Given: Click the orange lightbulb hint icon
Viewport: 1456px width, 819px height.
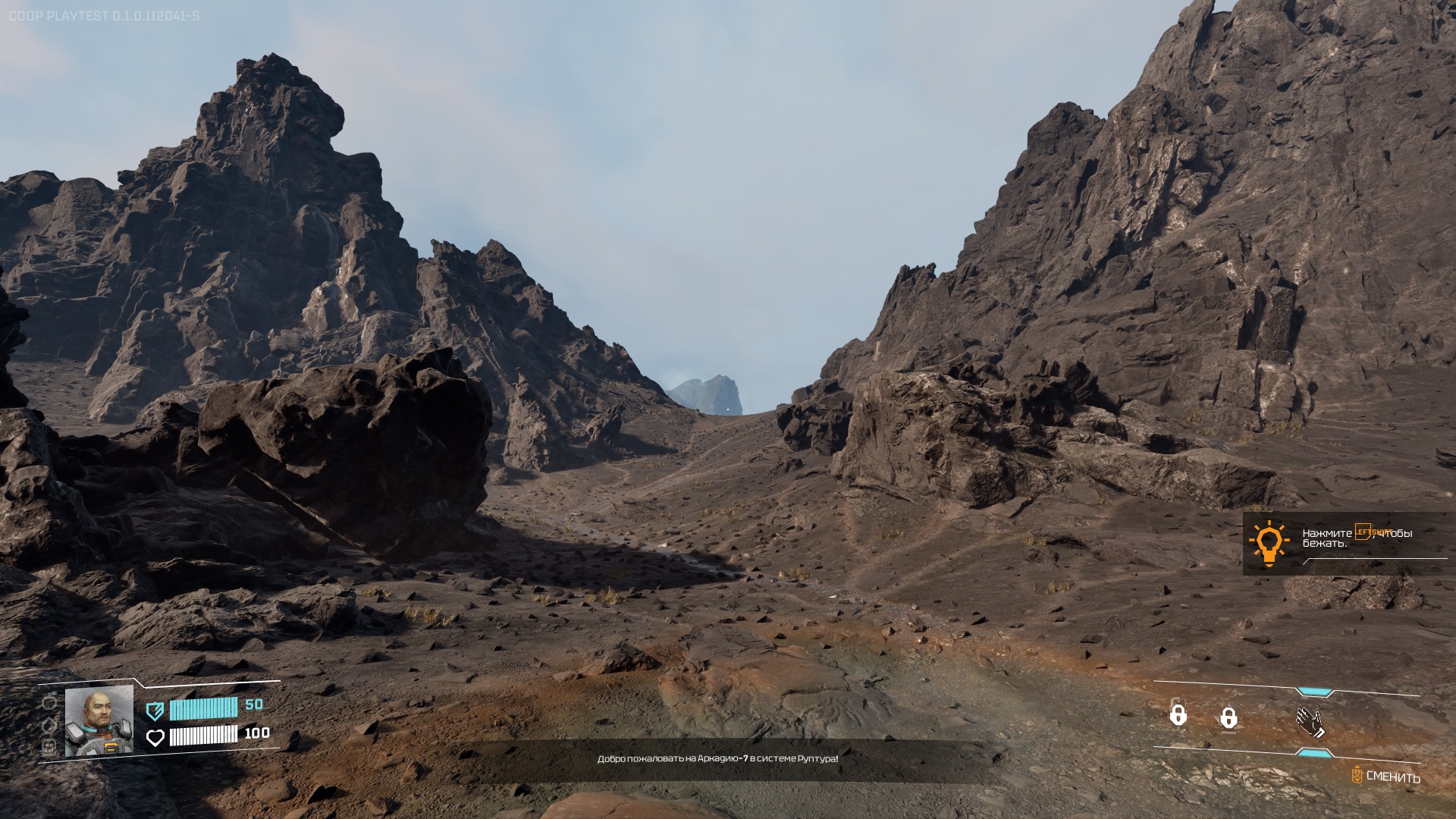Looking at the screenshot, I should 1268,543.
